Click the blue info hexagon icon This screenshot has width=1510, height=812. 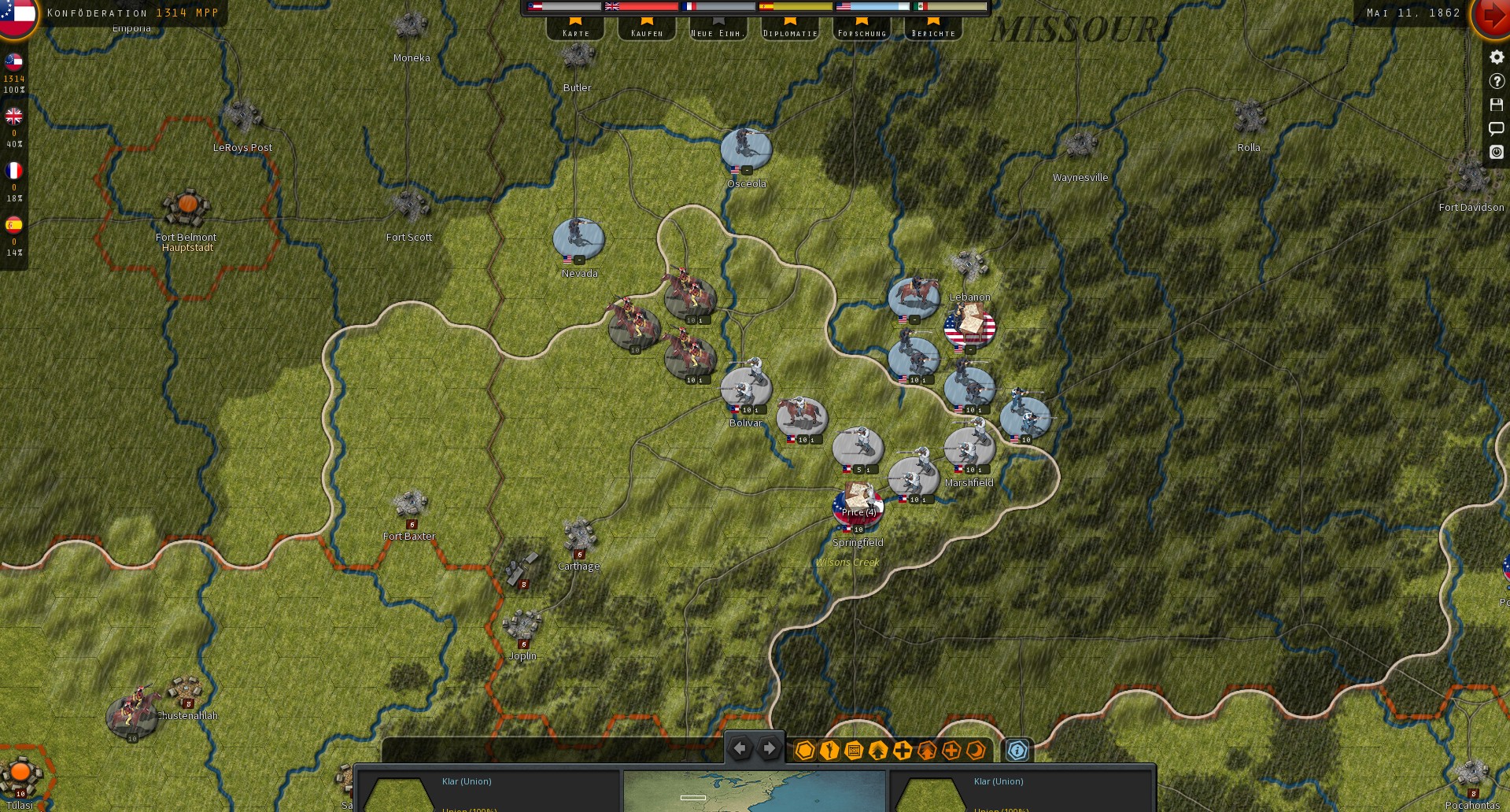coord(1017,750)
